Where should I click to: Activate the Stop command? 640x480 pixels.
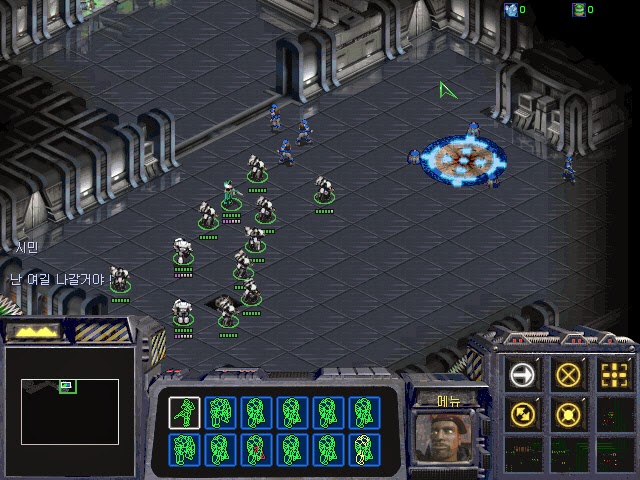click(x=568, y=375)
